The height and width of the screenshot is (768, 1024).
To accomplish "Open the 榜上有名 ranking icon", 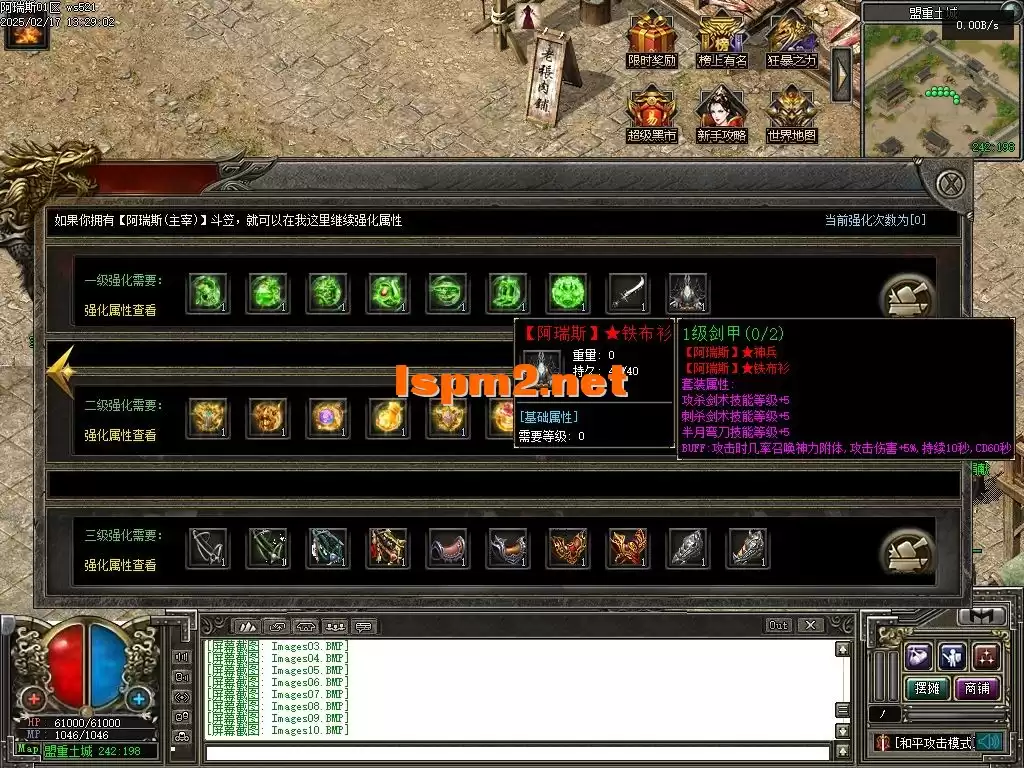I will click(x=722, y=38).
